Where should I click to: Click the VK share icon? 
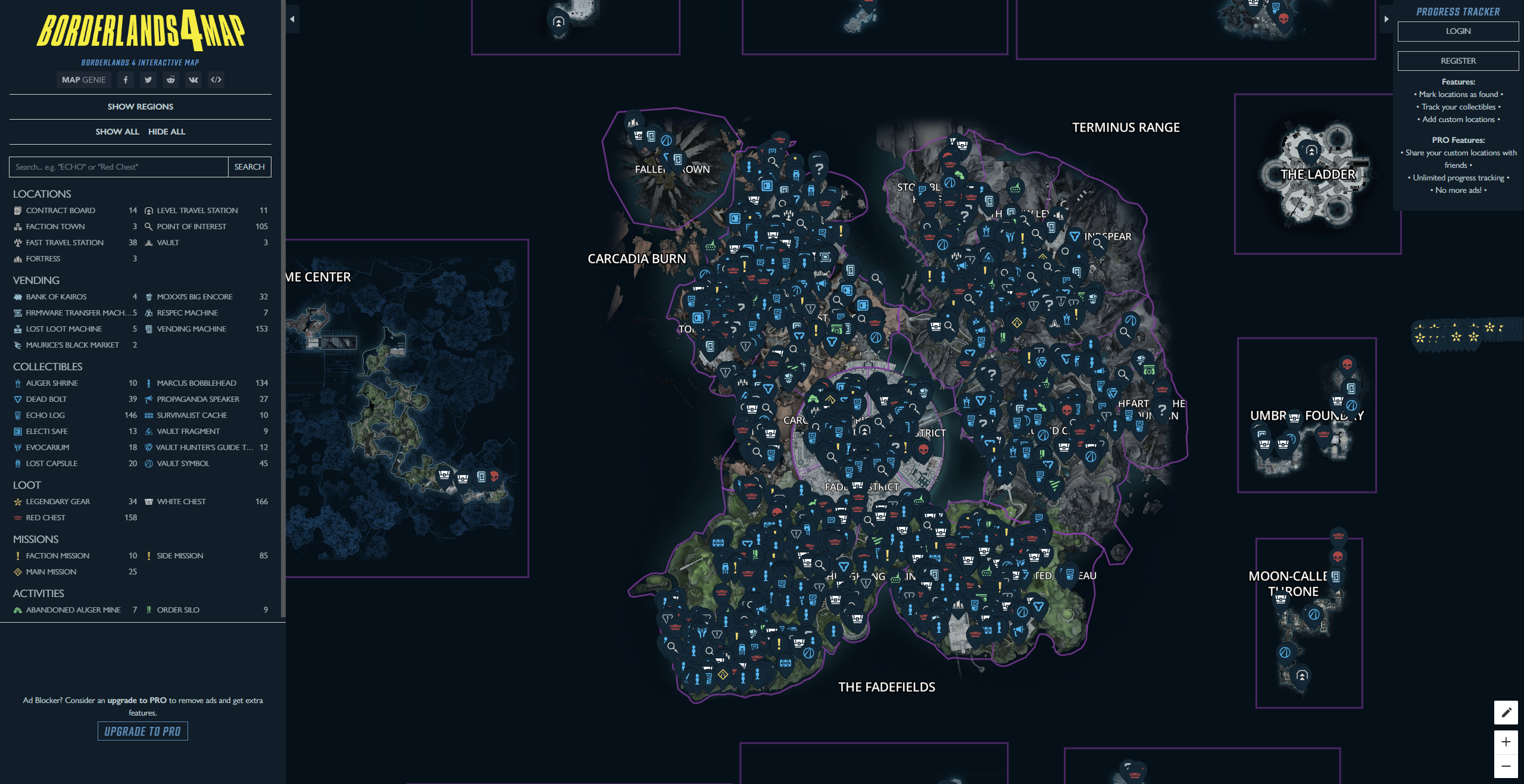tap(193, 80)
